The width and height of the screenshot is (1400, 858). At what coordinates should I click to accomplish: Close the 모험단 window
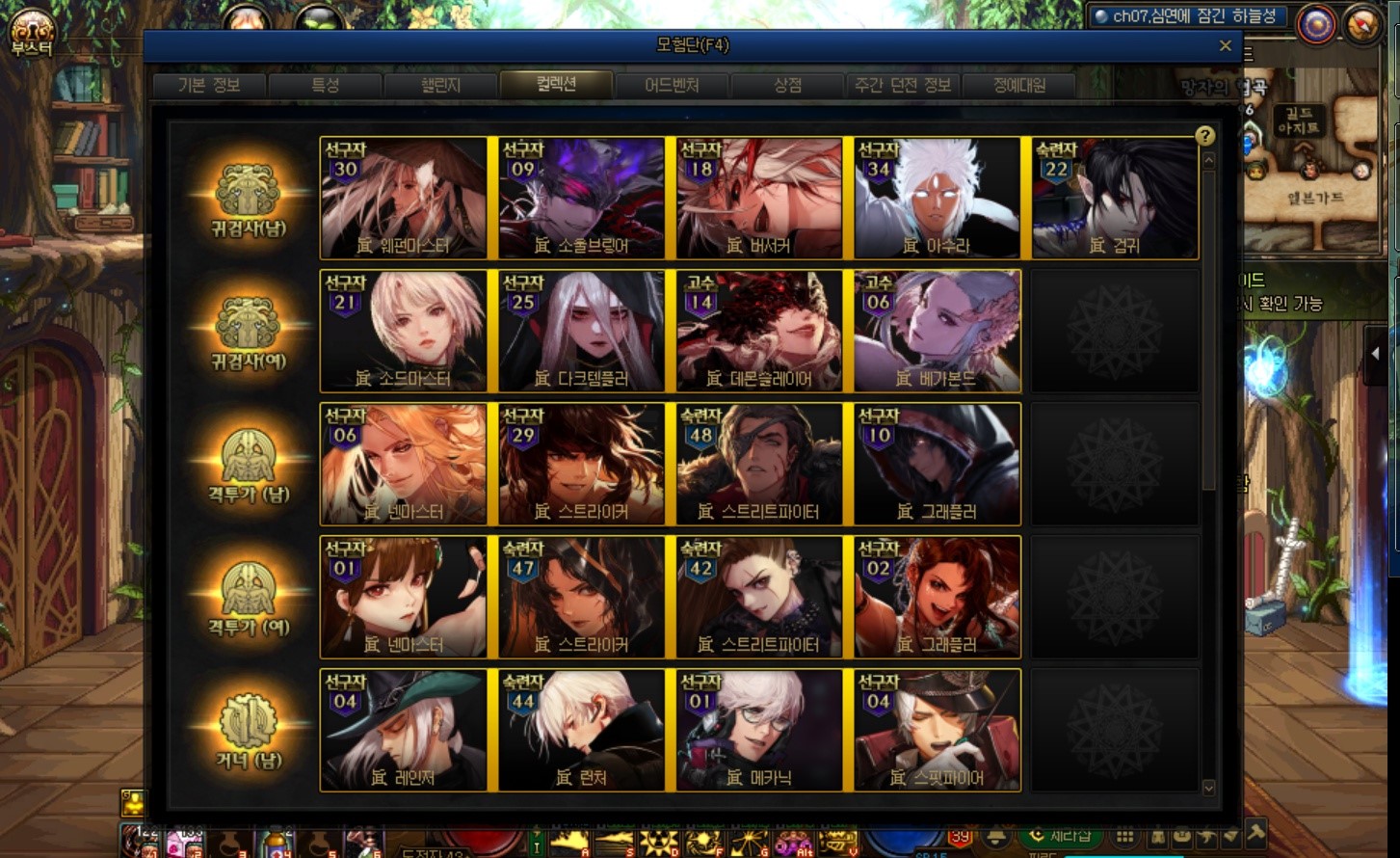tap(1225, 45)
